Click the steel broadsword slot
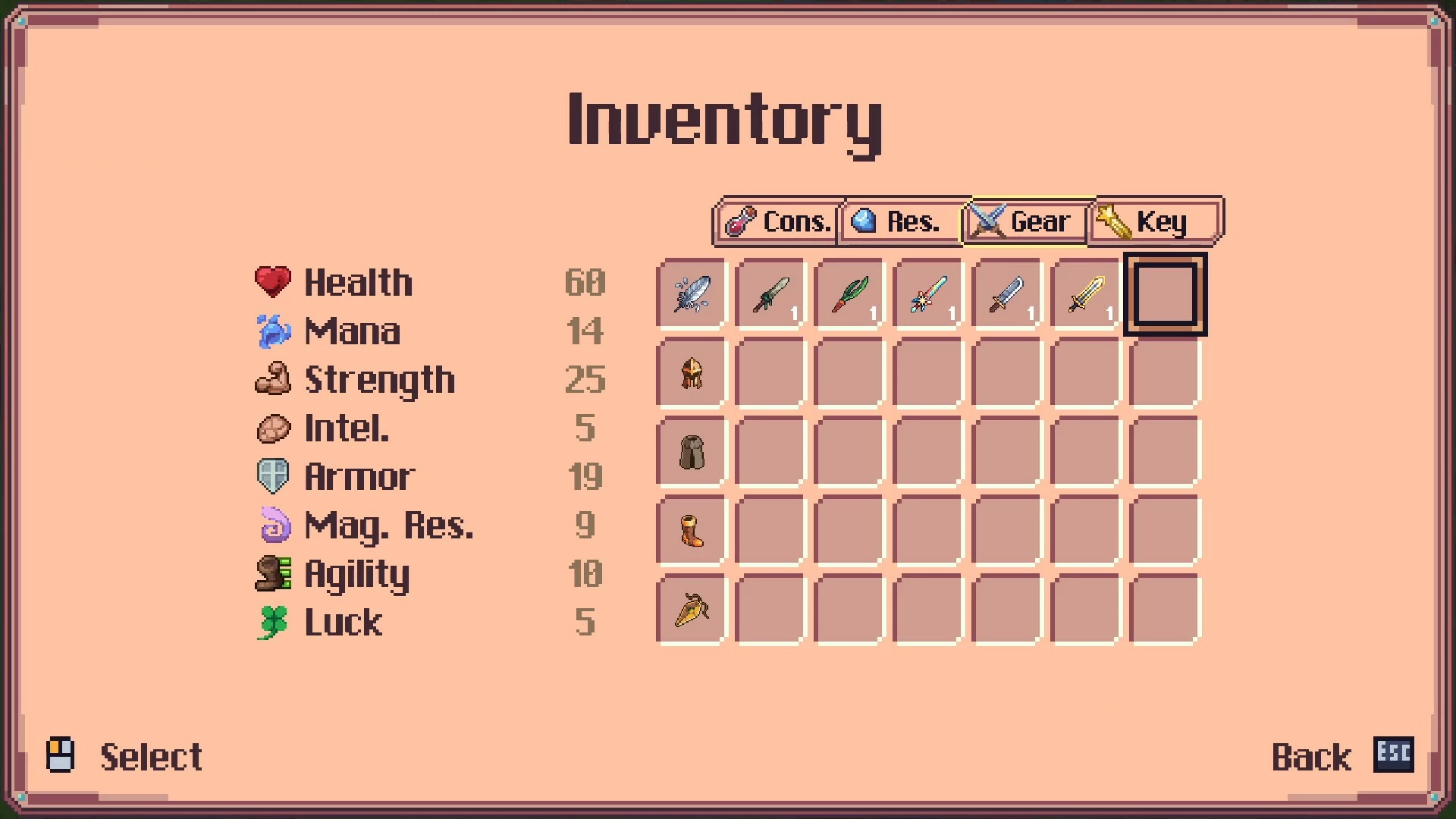The height and width of the screenshot is (819, 1456). coord(1007,294)
